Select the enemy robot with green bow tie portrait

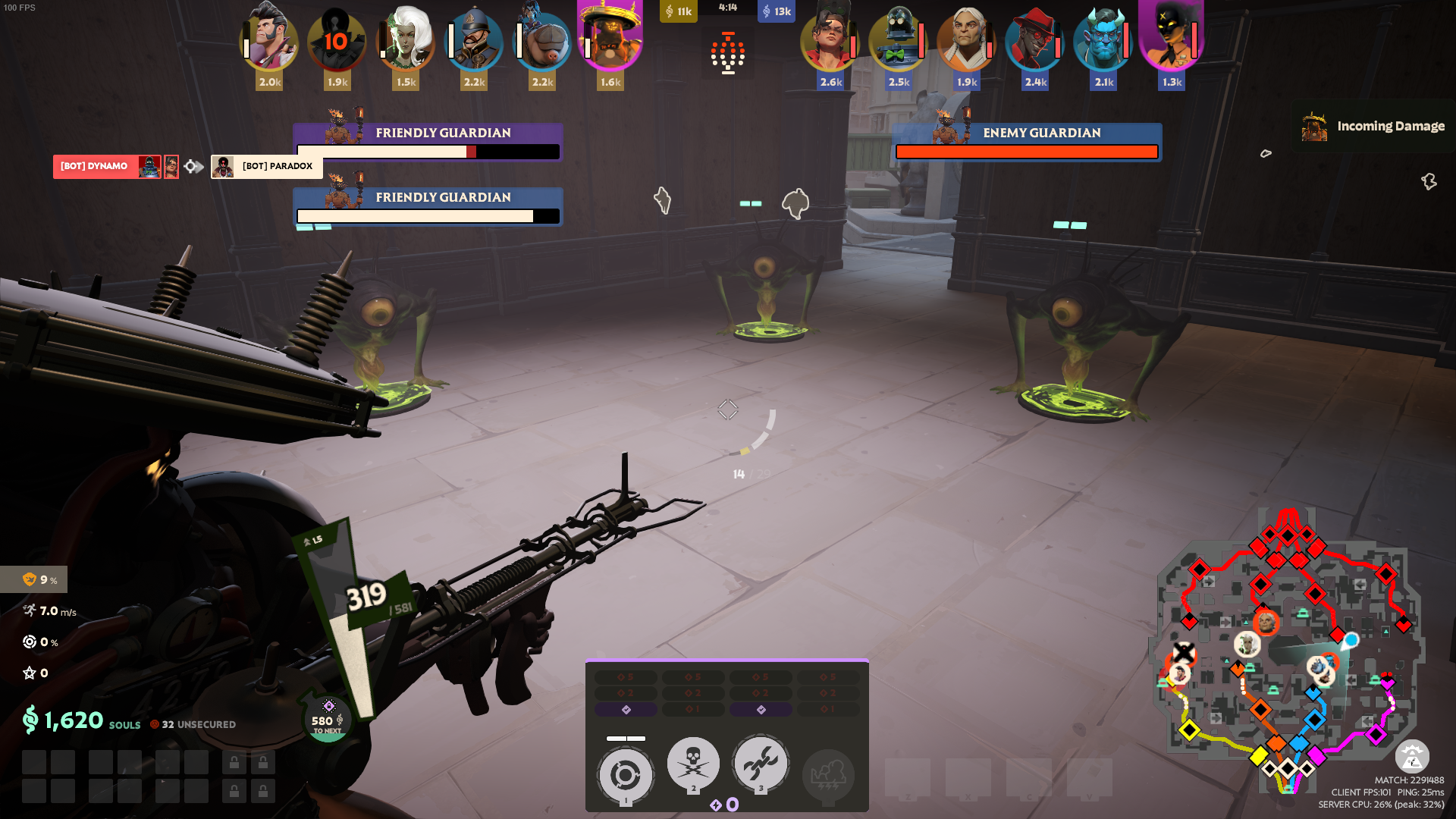(x=899, y=39)
